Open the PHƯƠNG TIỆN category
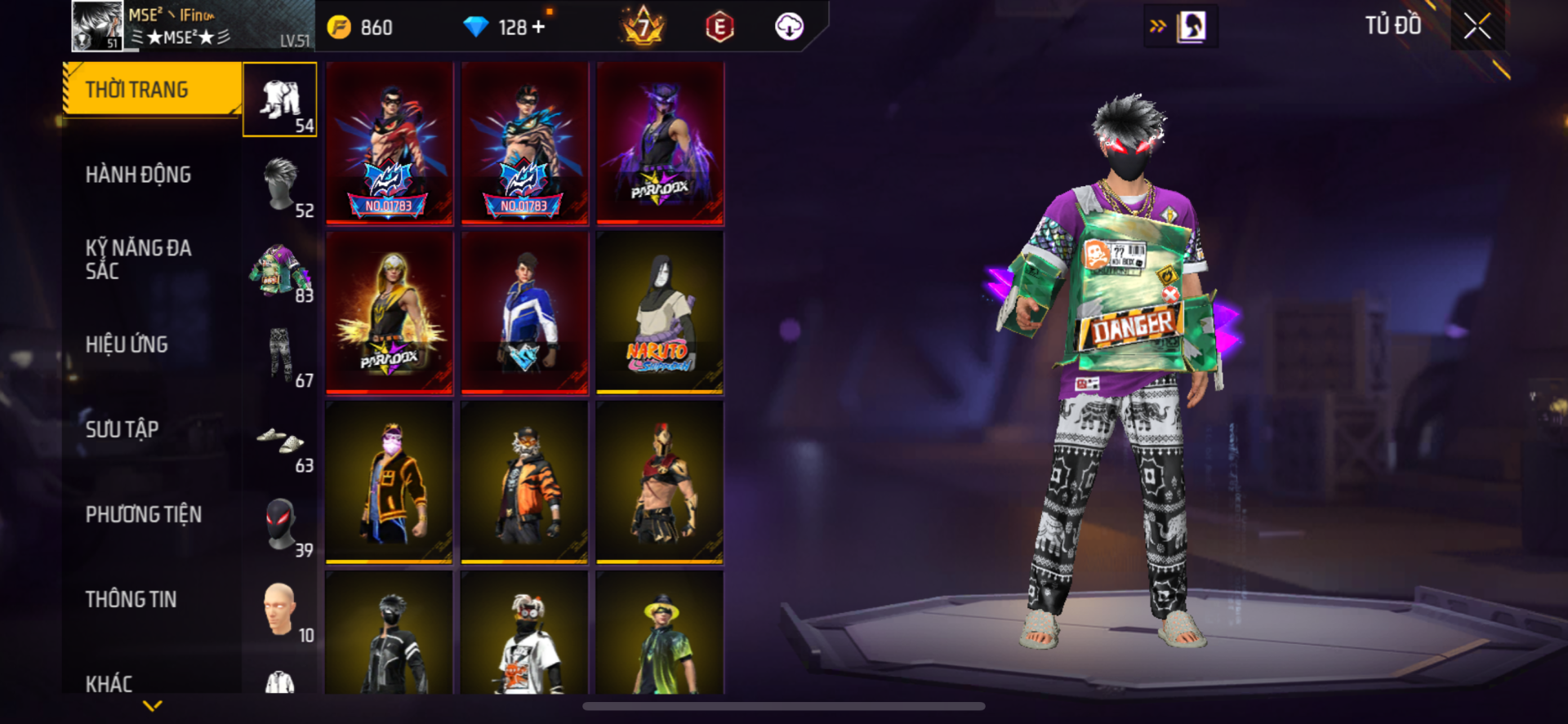 [x=143, y=514]
